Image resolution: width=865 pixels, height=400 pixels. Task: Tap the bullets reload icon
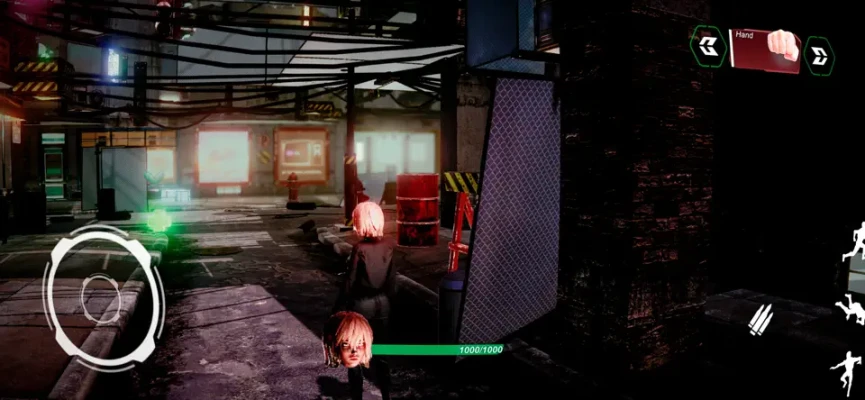tap(761, 319)
